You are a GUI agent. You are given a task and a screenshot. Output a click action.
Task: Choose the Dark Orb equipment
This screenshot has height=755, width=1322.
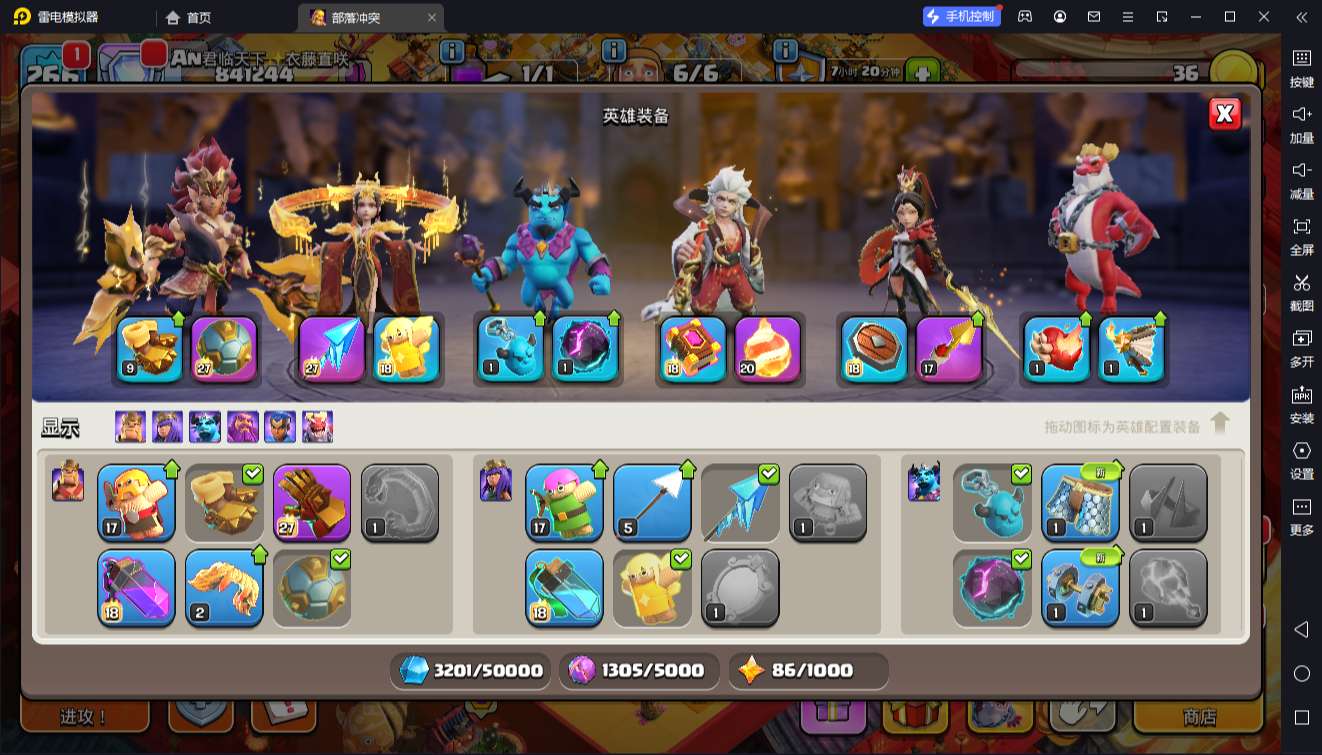(992, 587)
